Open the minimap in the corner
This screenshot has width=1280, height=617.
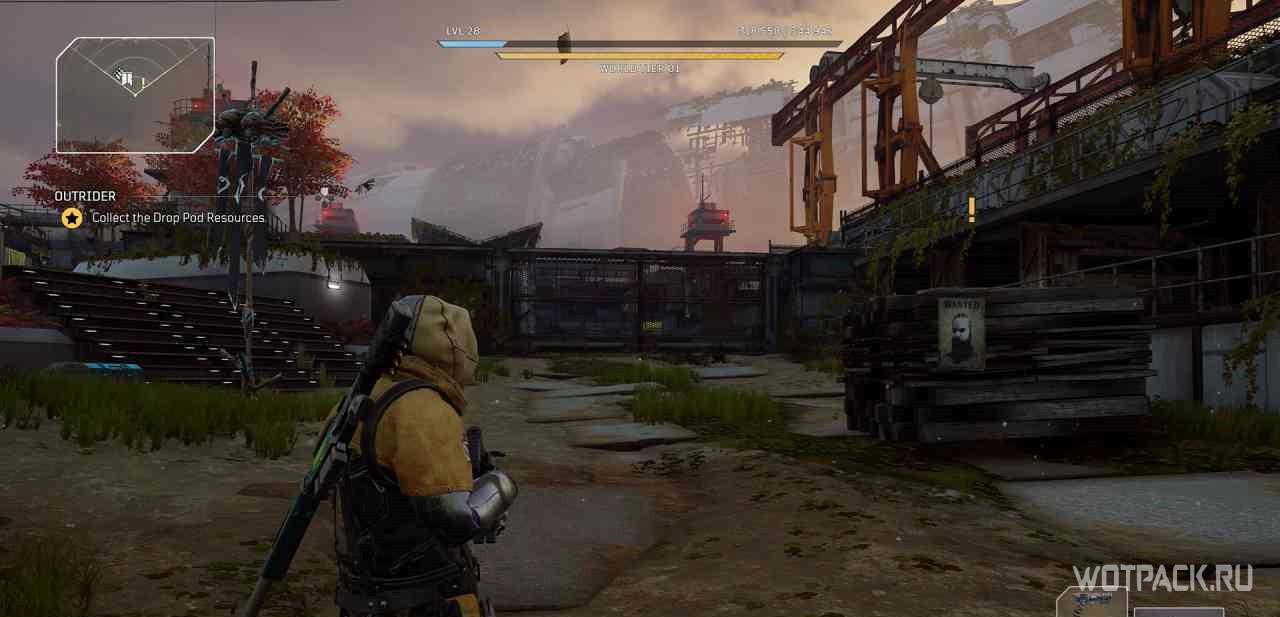pos(134,94)
